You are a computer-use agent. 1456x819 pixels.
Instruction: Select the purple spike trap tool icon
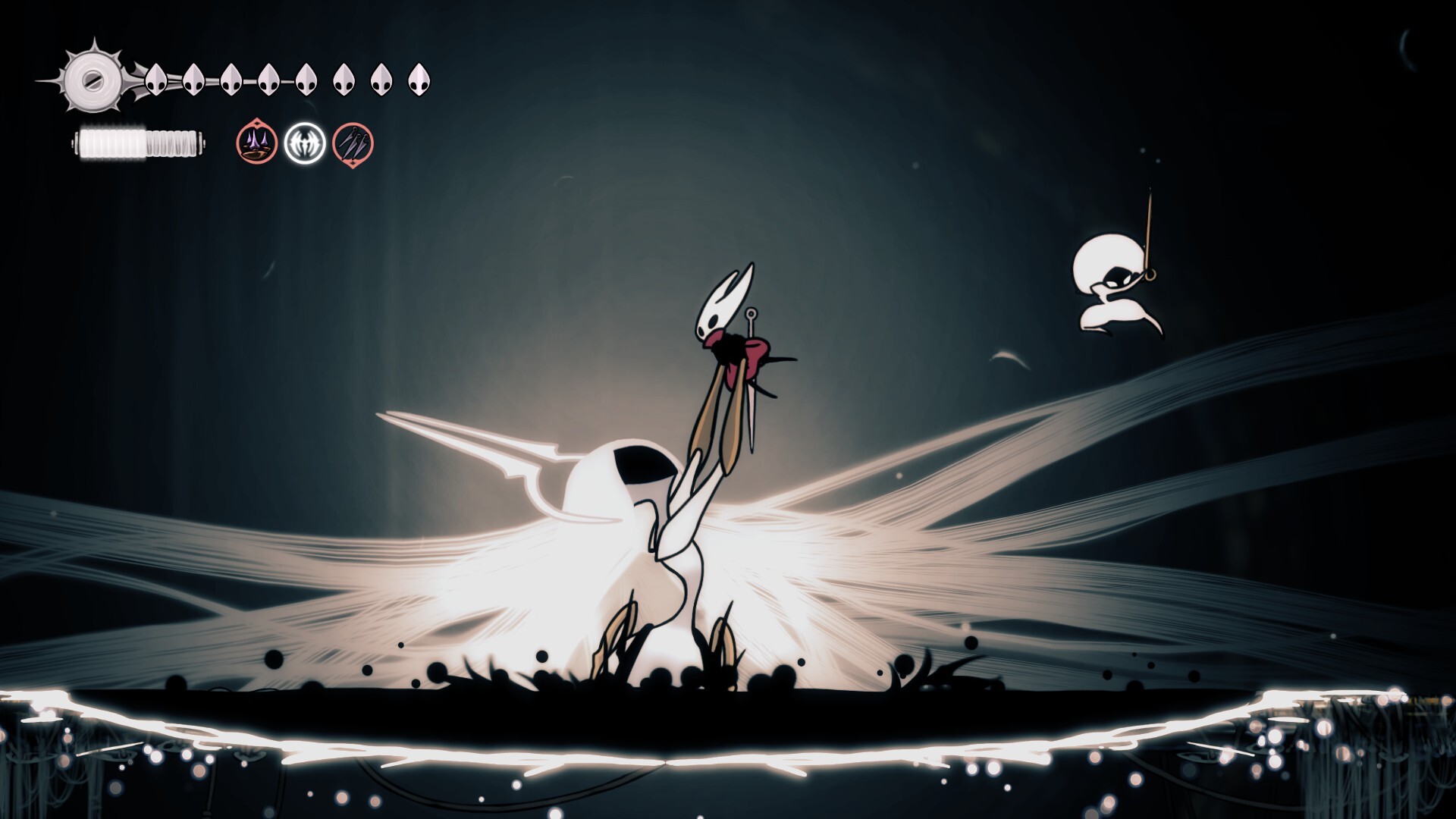pyautogui.click(x=257, y=143)
